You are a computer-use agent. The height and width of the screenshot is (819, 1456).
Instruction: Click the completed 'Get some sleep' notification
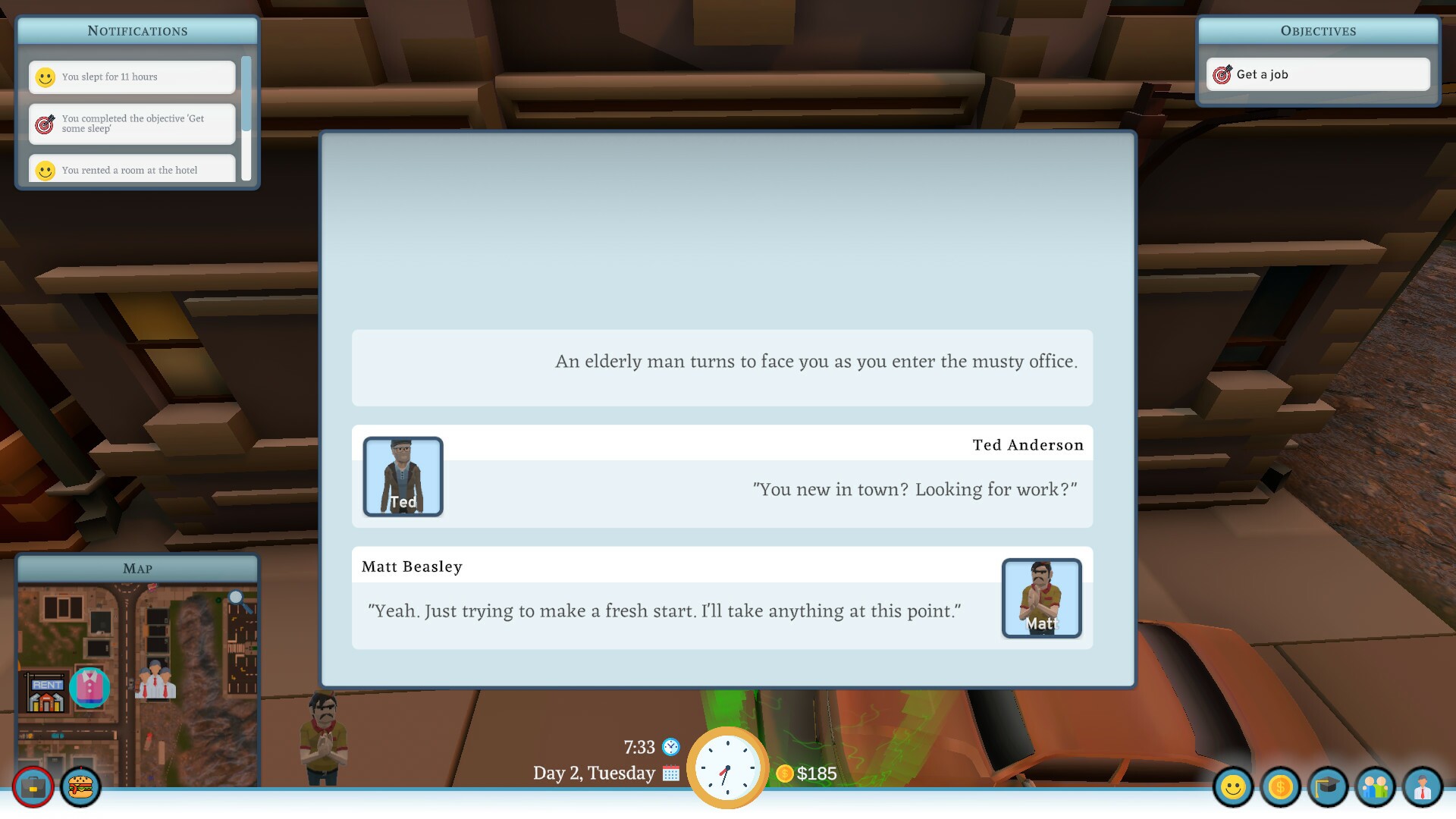pyautogui.click(x=131, y=124)
